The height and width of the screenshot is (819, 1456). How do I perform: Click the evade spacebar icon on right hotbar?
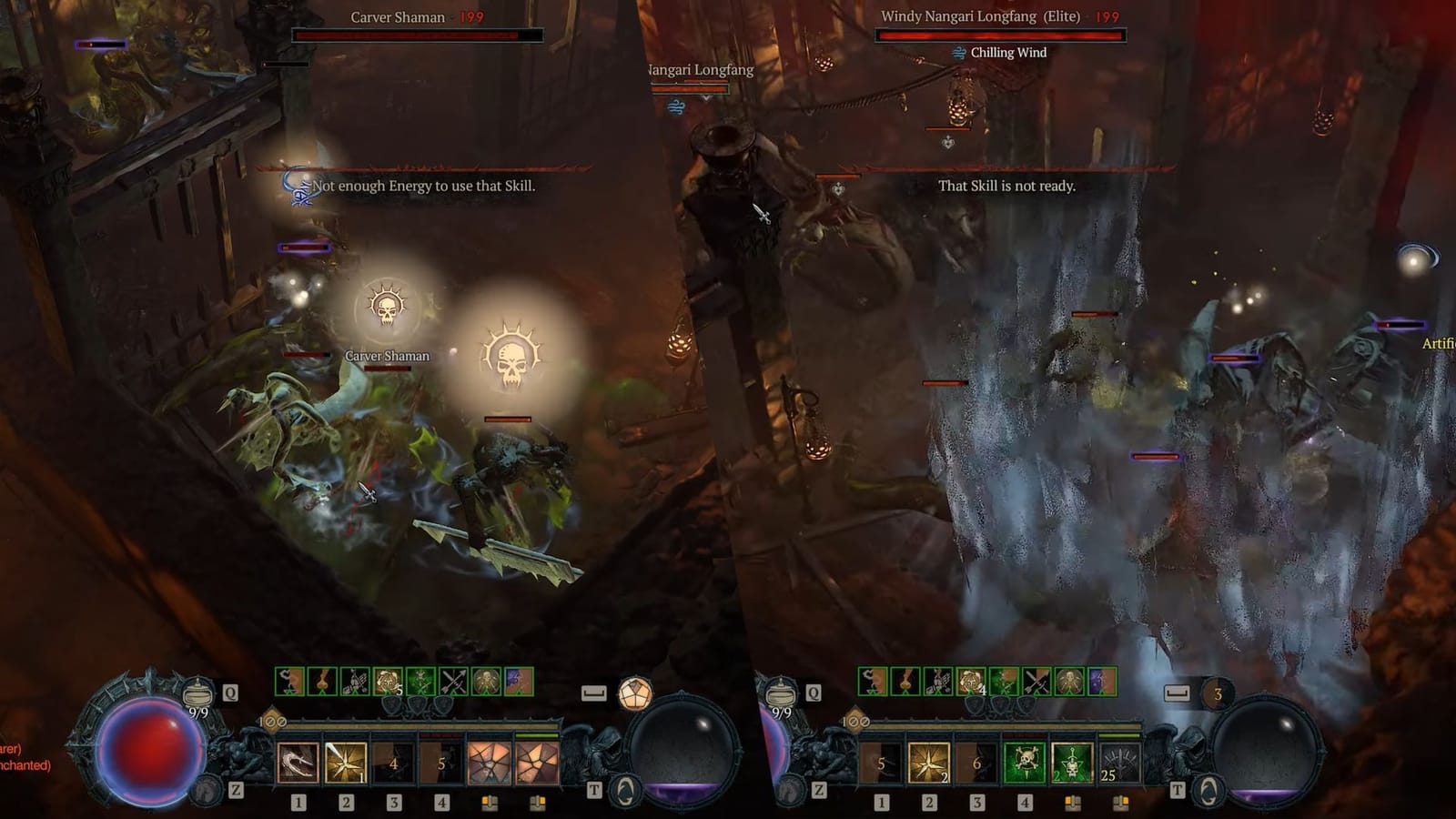pos(1177,693)
